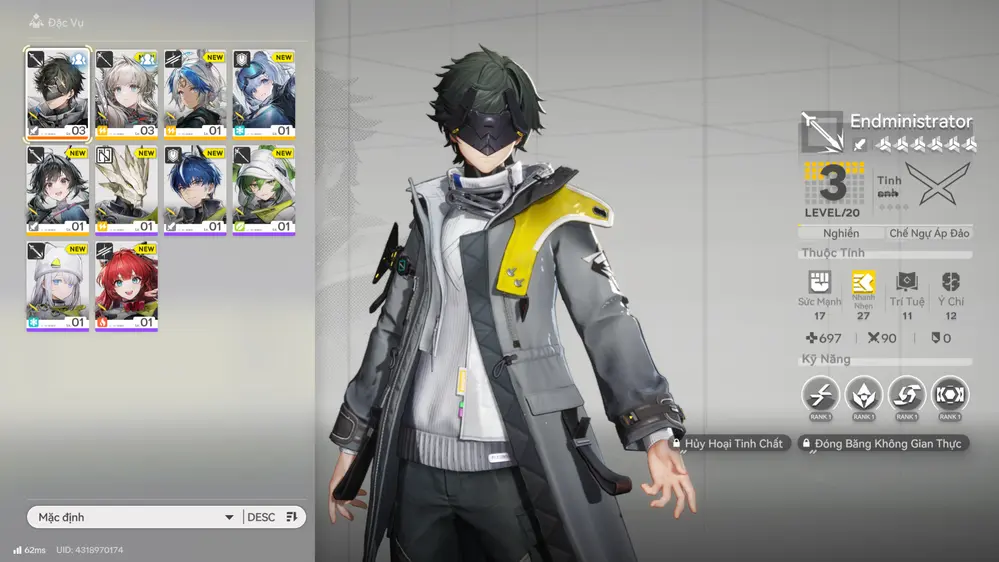
Task: Select the second skill icon with crest symbol
Action: pyautogui.click(x=862, y=394)
